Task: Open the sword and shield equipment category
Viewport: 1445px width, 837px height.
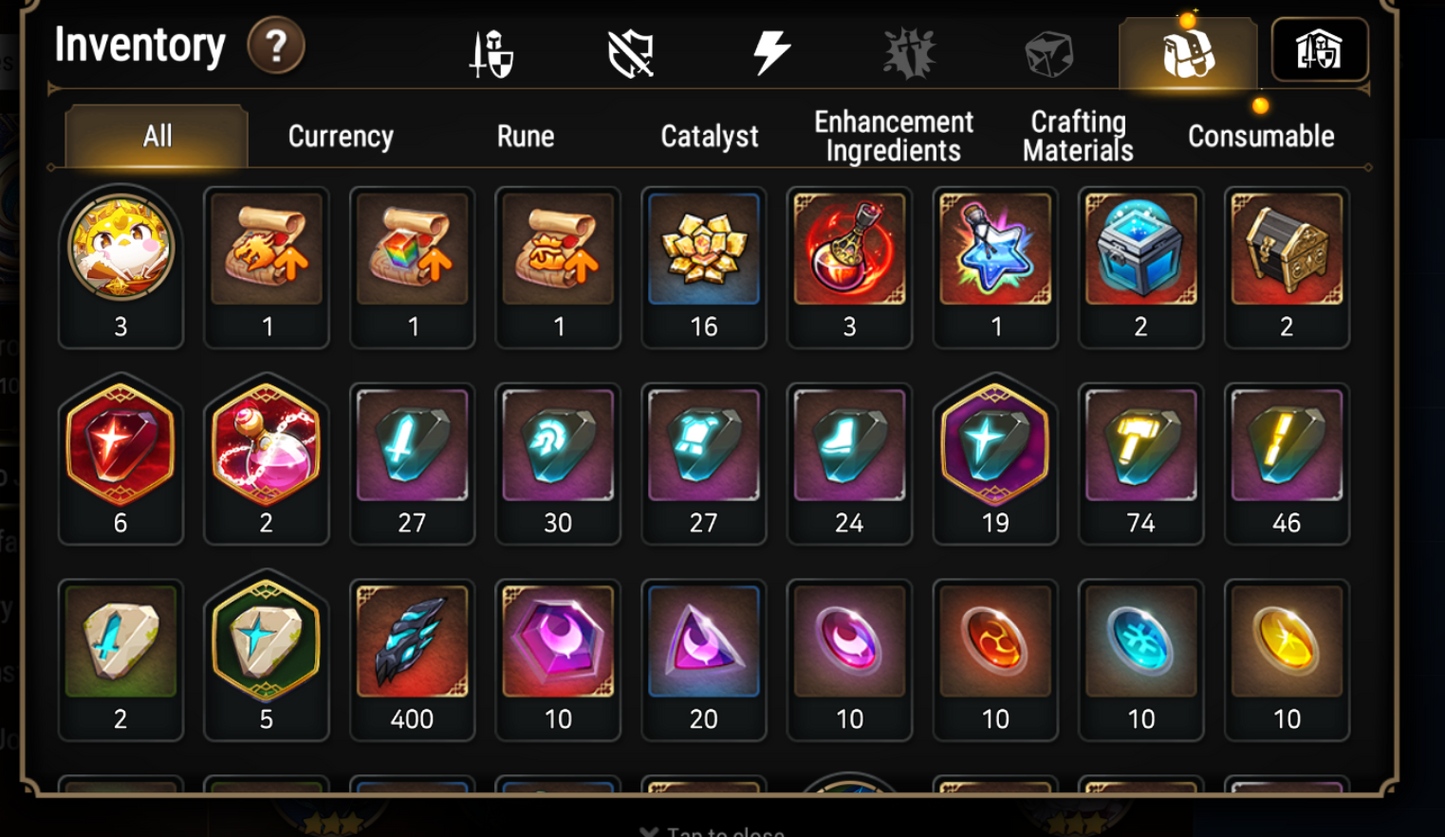Action: (492, 52)
